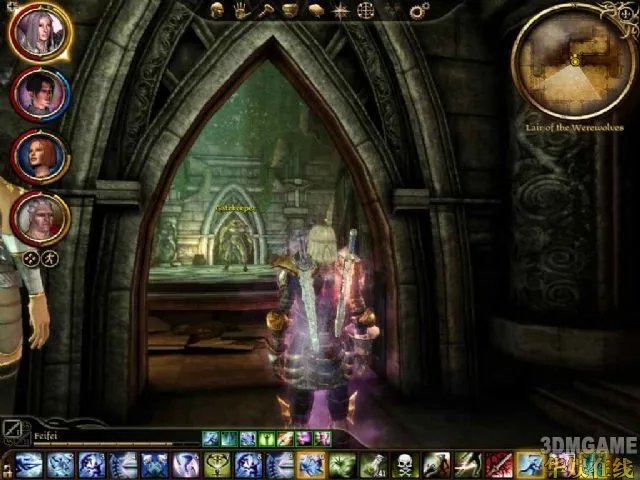Image resolution: width=640 pixels, height=480 pixels.
Task: Click the compass star map icon
Action: coord(341,12)
